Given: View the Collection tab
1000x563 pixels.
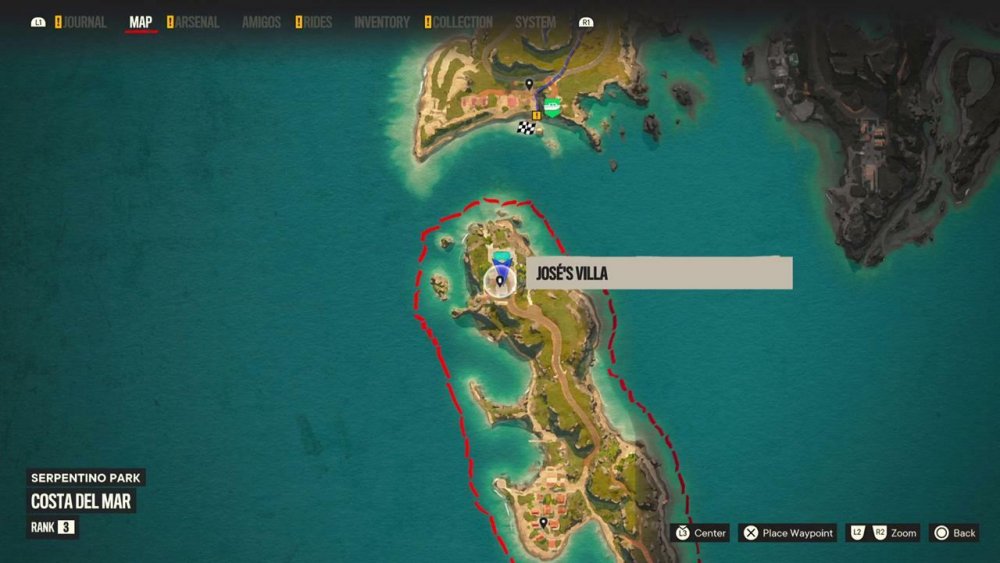Looking at the screenshot, I should click(x=463, y=22).
